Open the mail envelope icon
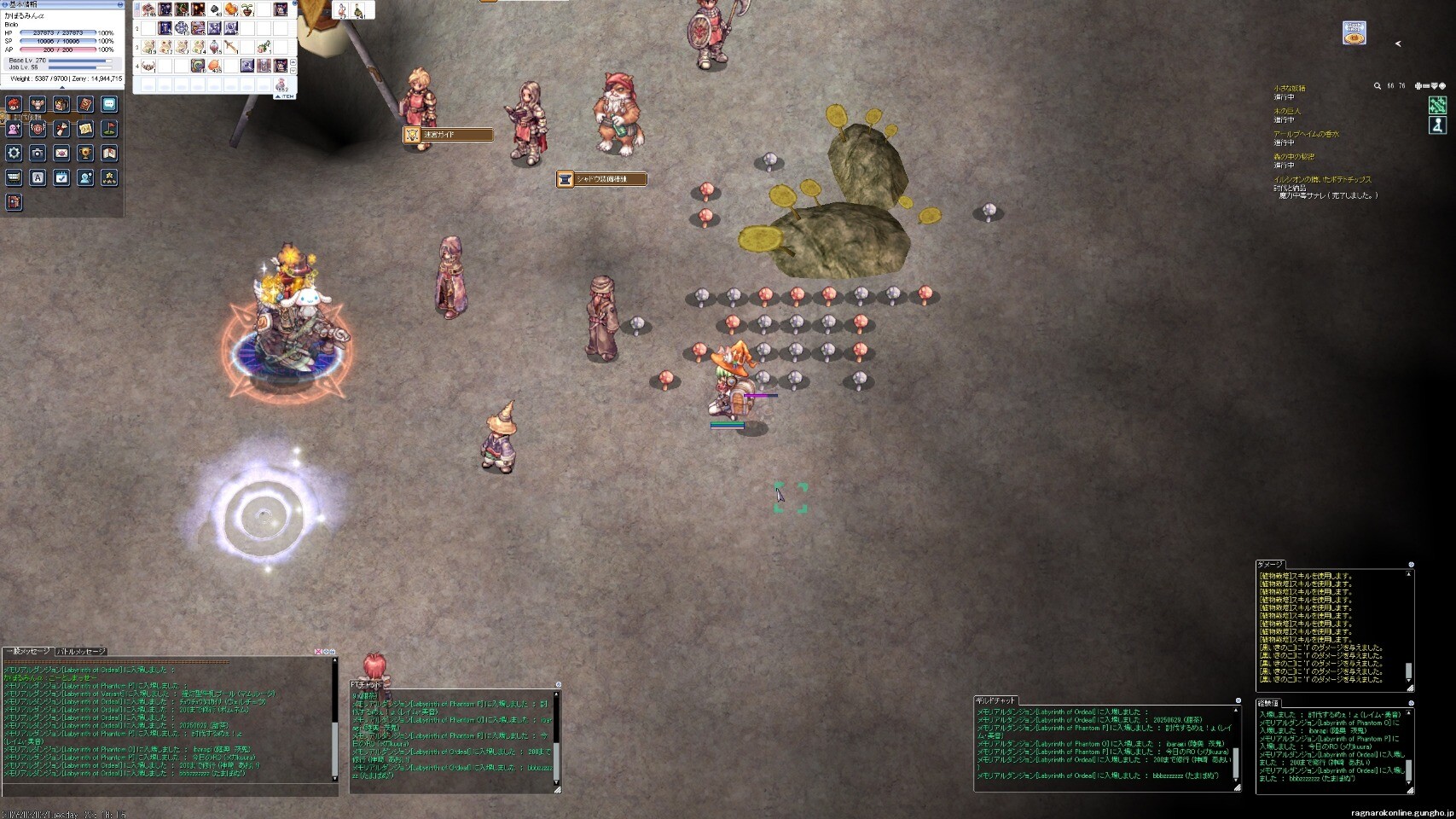This screenshot has width=1456, height=819. [61, 154]
